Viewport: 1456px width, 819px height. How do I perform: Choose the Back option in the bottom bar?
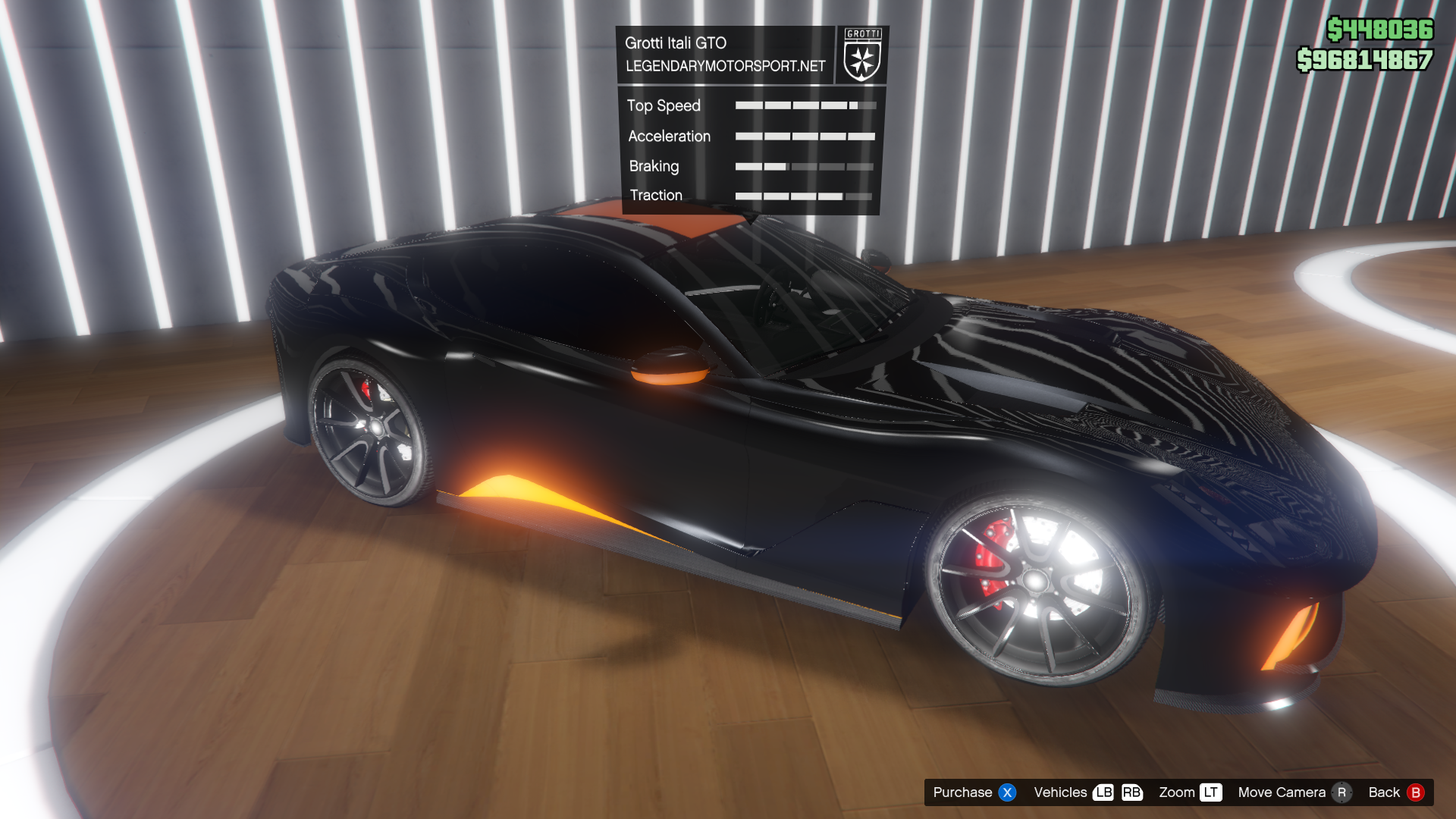click(1384, 792)
